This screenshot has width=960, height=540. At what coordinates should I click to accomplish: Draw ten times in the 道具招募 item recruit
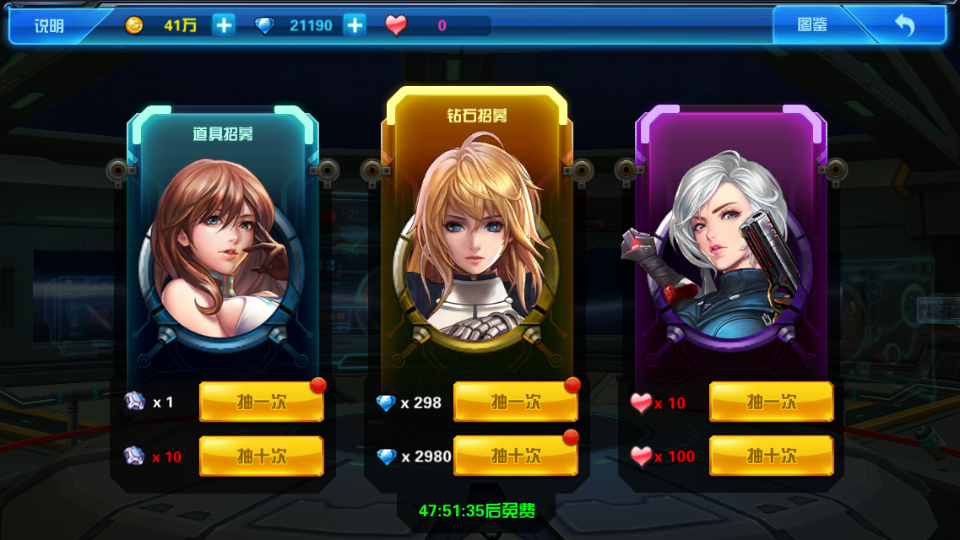pyautogui.click(x=262, y=456)
